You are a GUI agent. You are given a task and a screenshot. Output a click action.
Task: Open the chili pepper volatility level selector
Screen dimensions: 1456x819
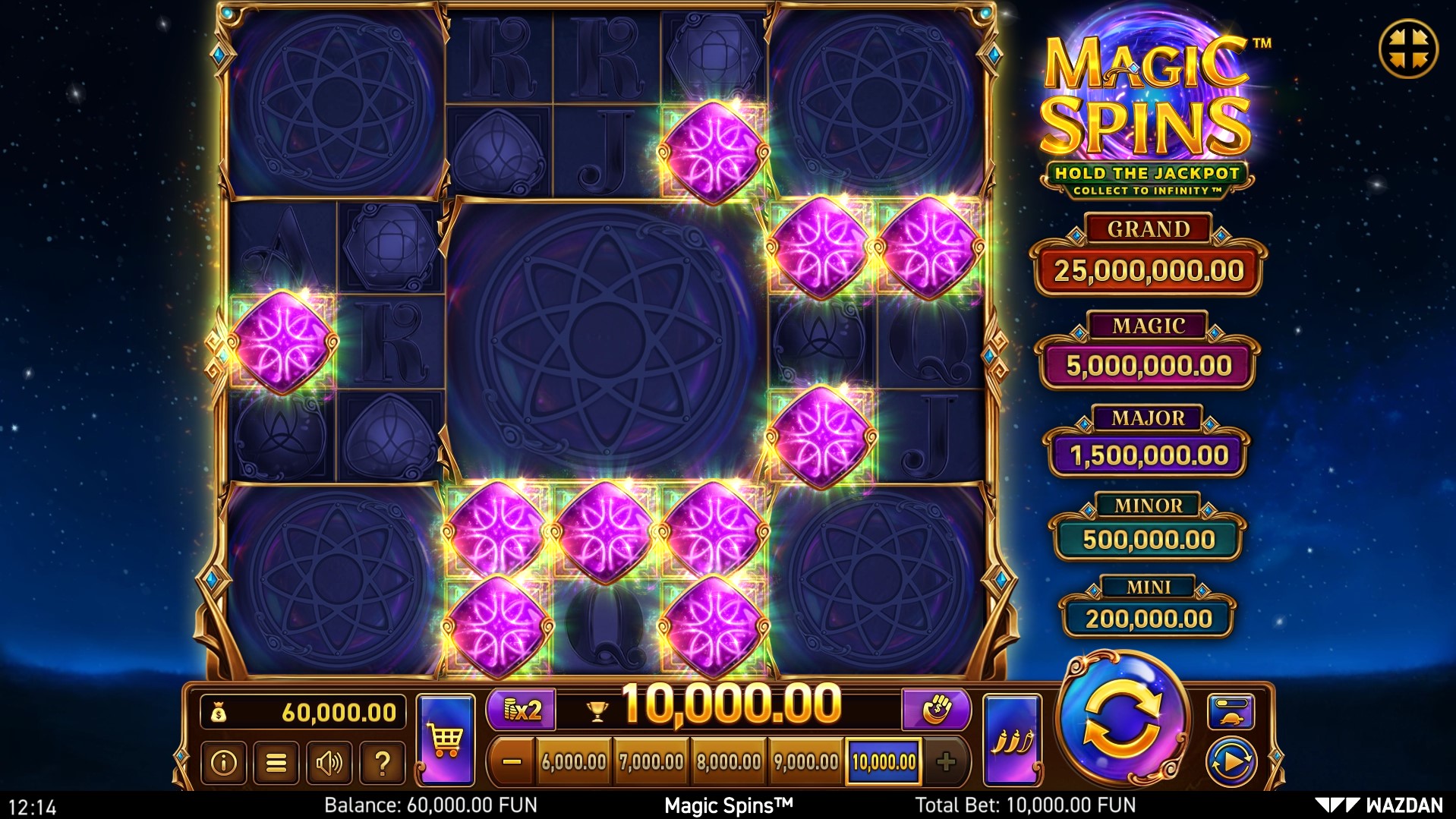(x=1012, y=739)
